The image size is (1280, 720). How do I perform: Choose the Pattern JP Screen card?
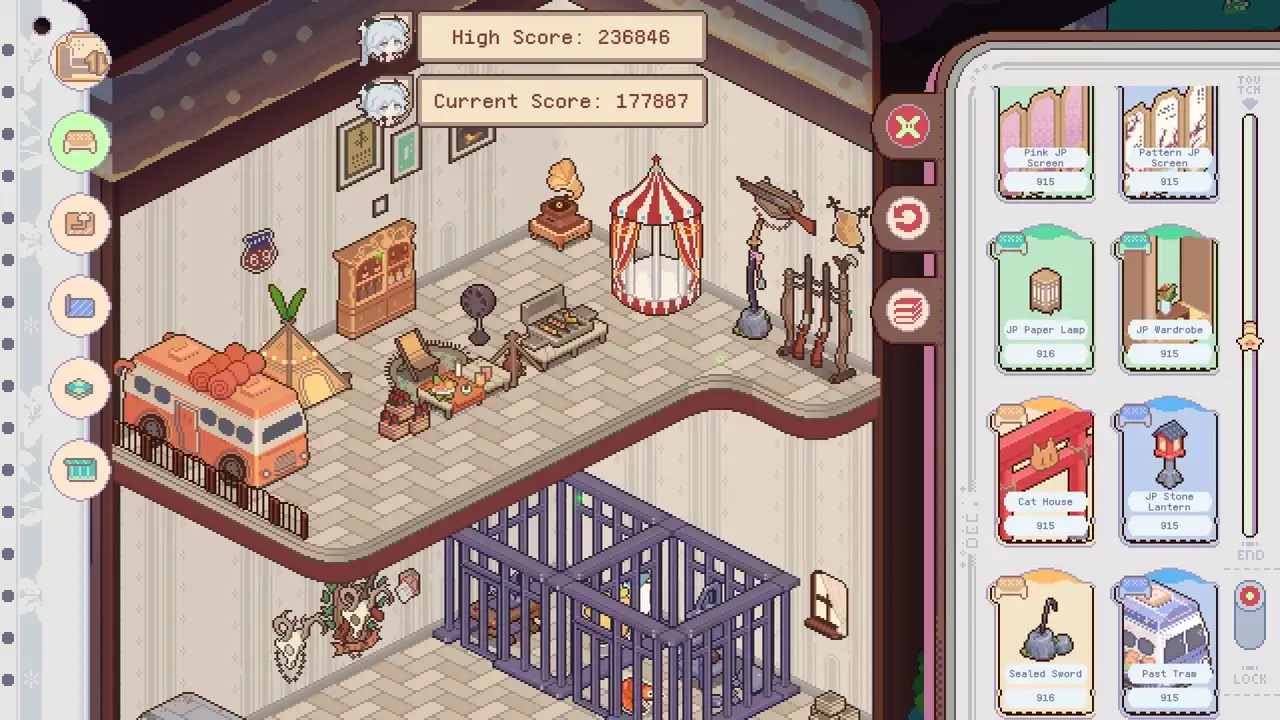1169,144
